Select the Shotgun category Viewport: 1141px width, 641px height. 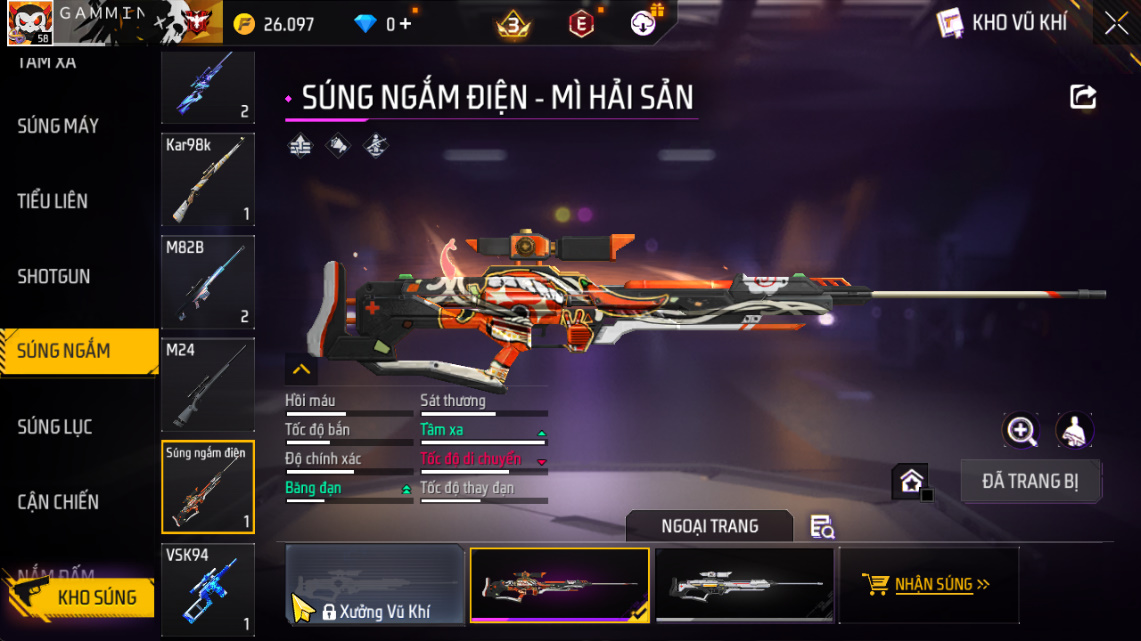54,276
